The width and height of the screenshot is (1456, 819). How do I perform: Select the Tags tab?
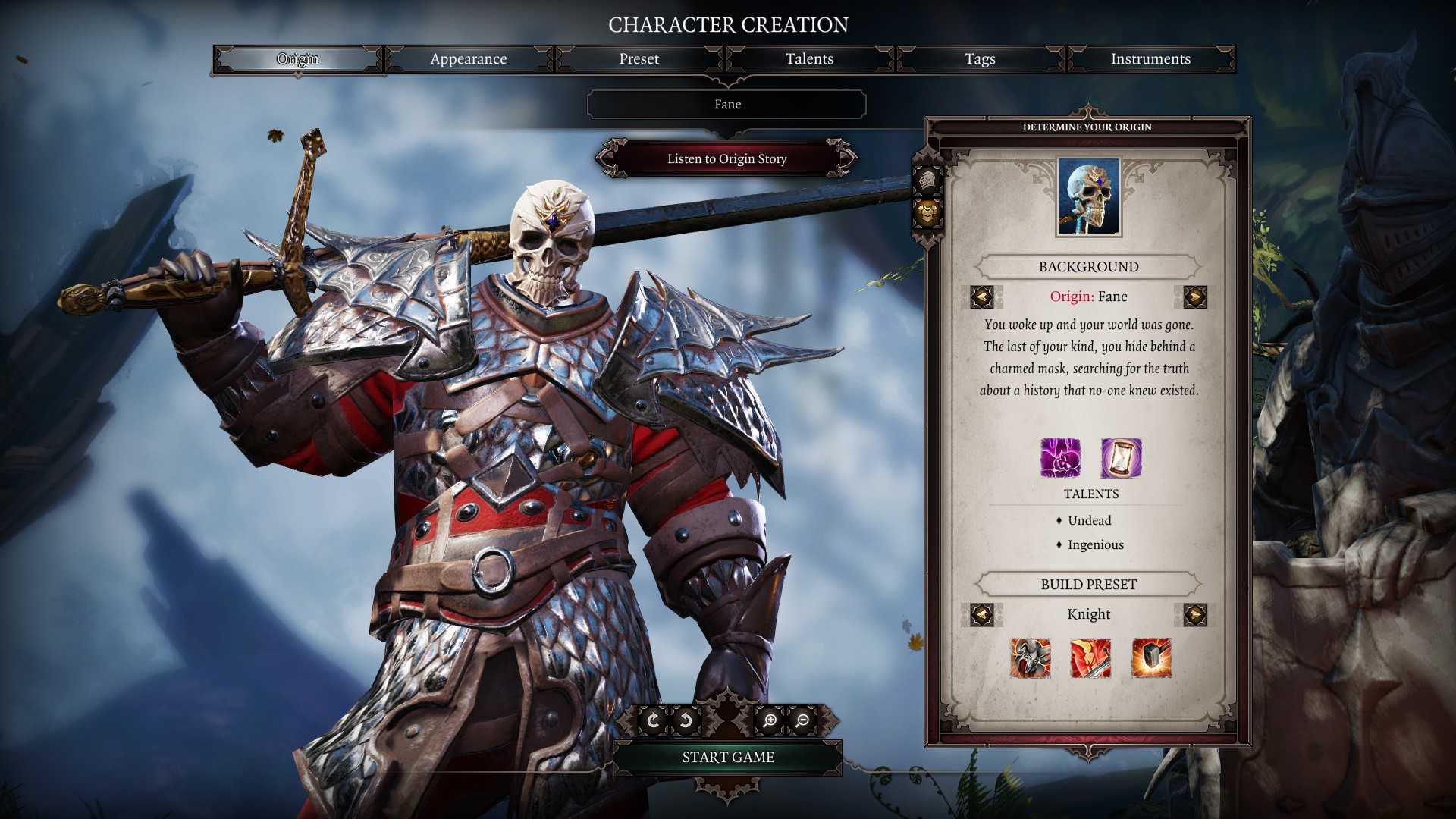pos(980,59)
